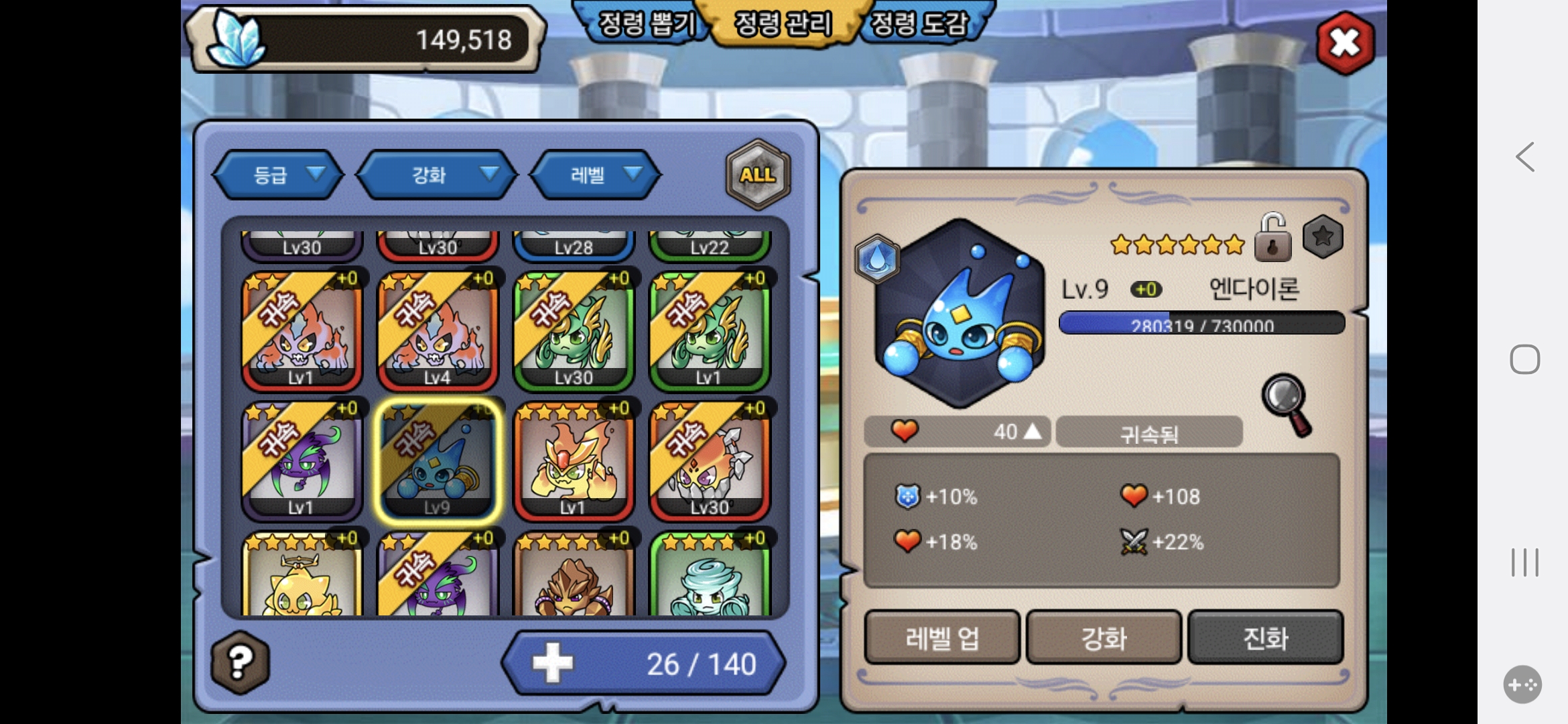1568x724 pixels.
Task: Tap the Android back navigation arrow
Action: click(x=1525, y=157)
